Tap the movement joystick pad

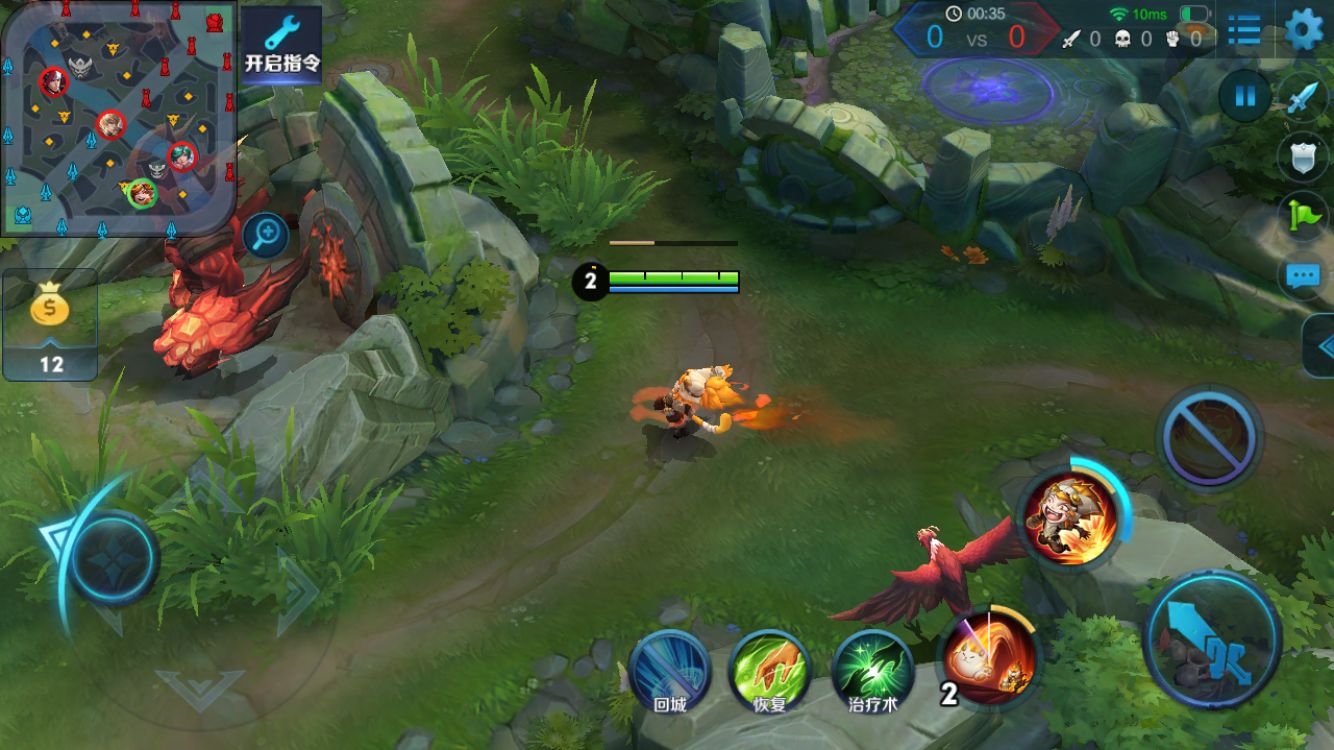[x=112, y=558]
